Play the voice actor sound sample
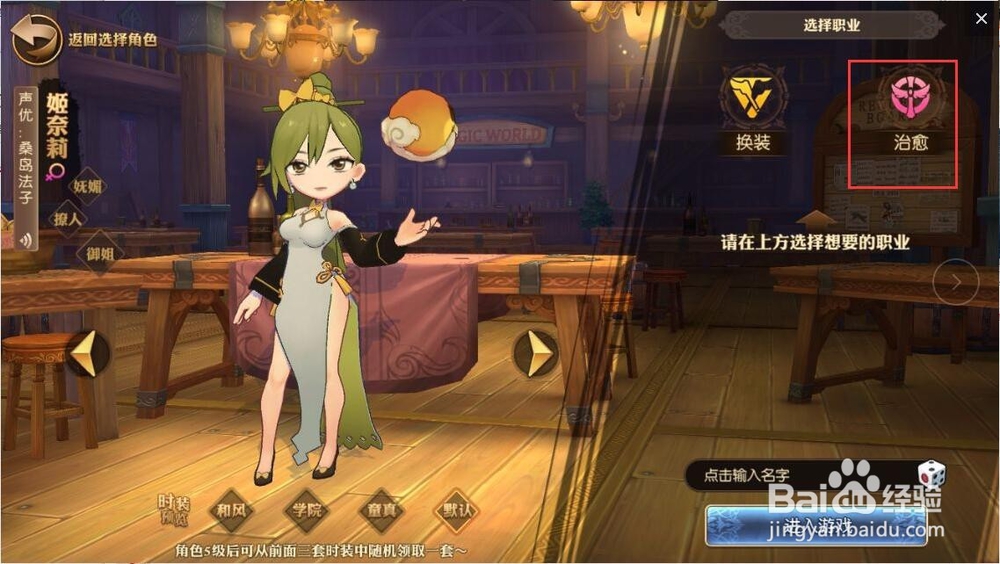This screenshot has height=564, width=1000. [23, 239]
